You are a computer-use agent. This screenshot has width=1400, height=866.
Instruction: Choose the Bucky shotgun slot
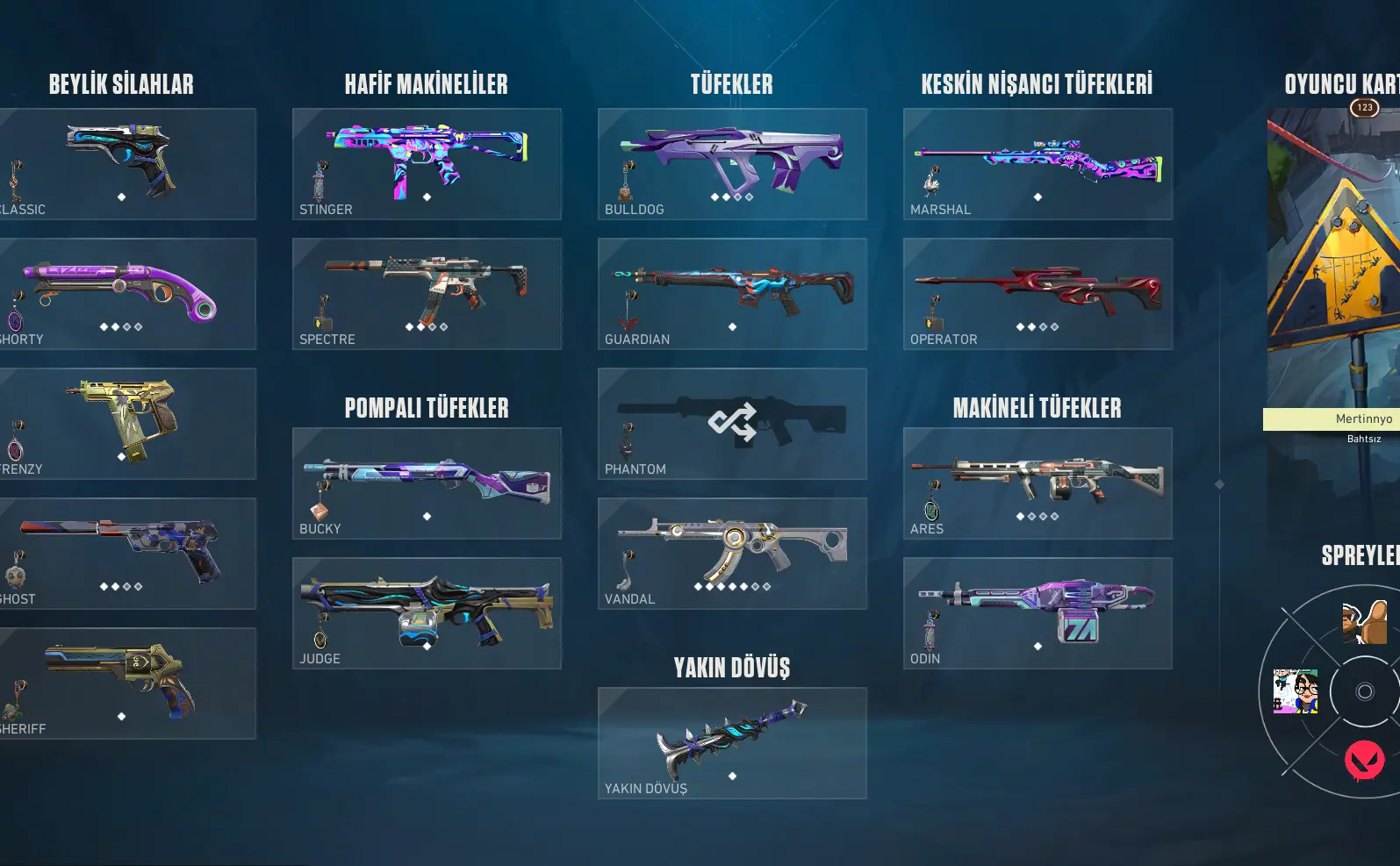[x=427, y=483]
